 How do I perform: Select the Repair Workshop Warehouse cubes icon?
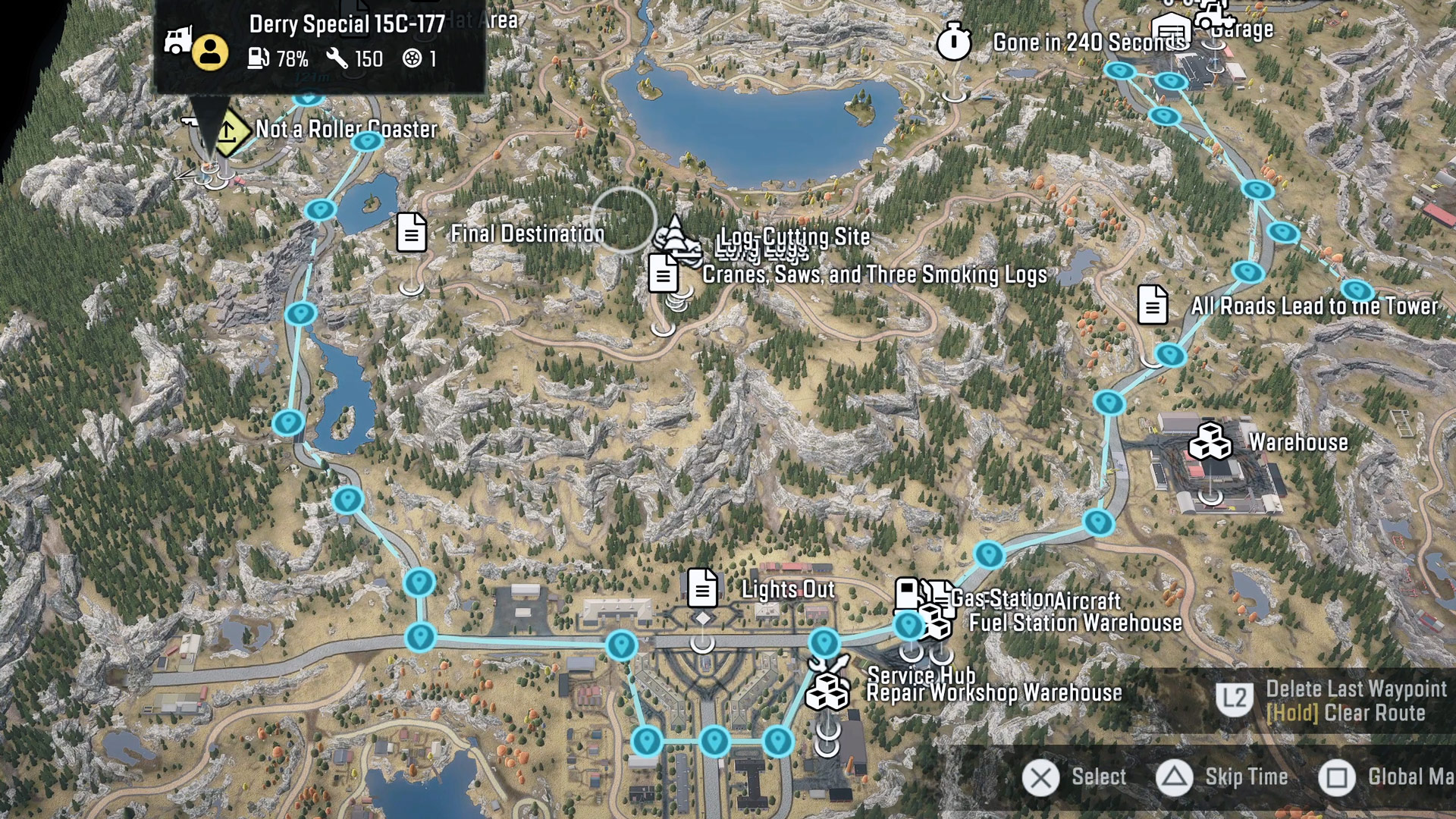(x=827, y=692)
